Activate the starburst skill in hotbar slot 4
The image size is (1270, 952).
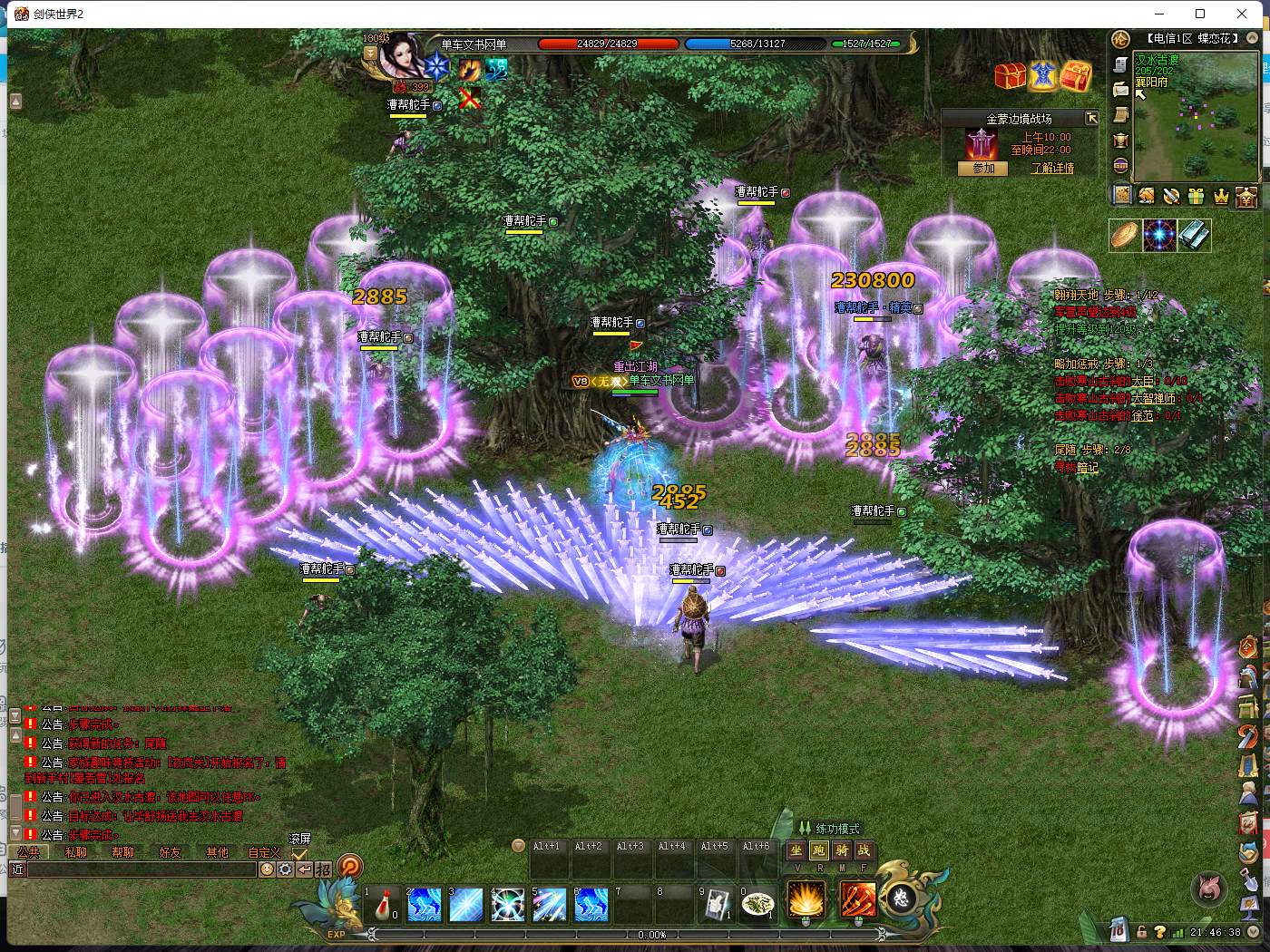point(508,904)
